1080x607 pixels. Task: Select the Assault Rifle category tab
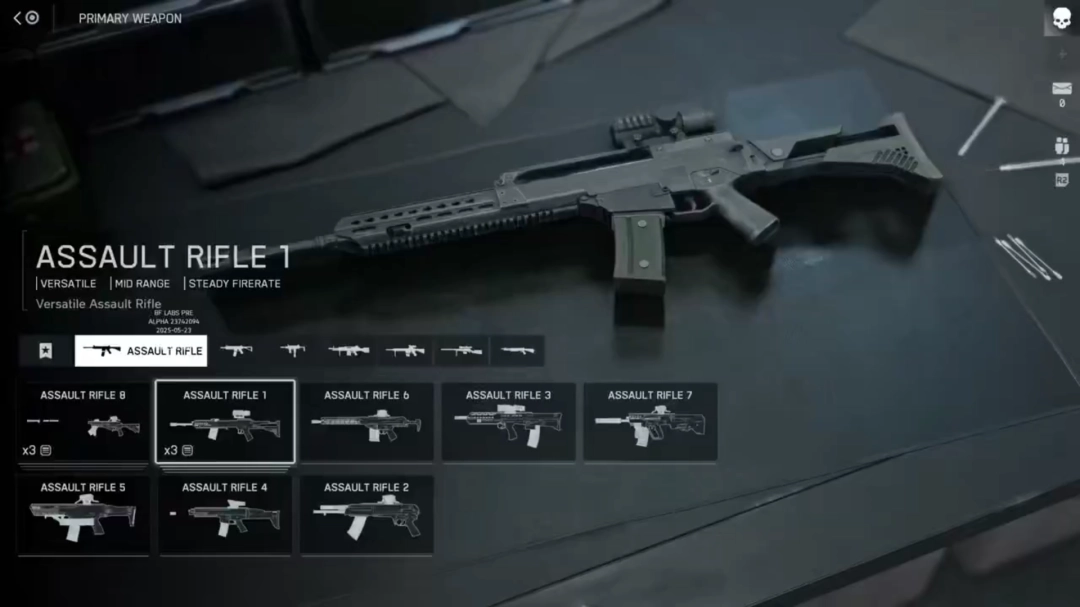click(141, 351)
